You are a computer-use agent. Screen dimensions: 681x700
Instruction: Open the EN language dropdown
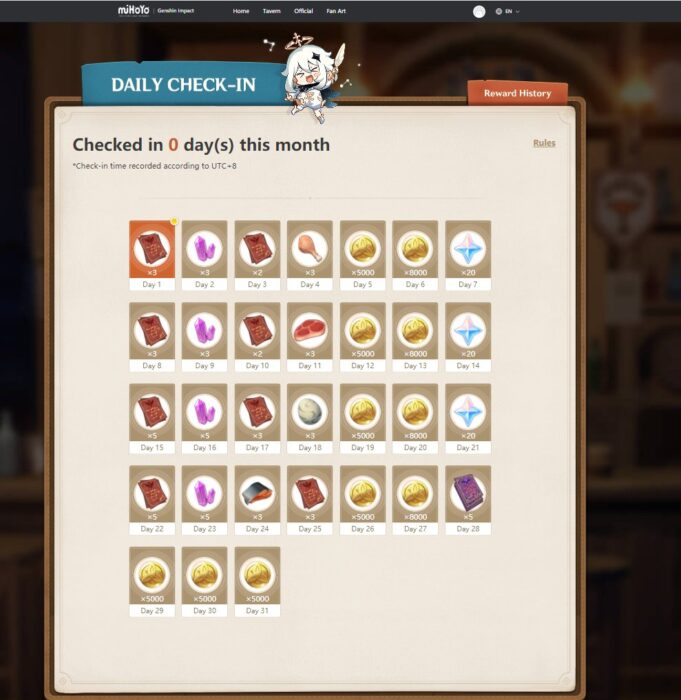pyautogui.click(x=508, y=11)
